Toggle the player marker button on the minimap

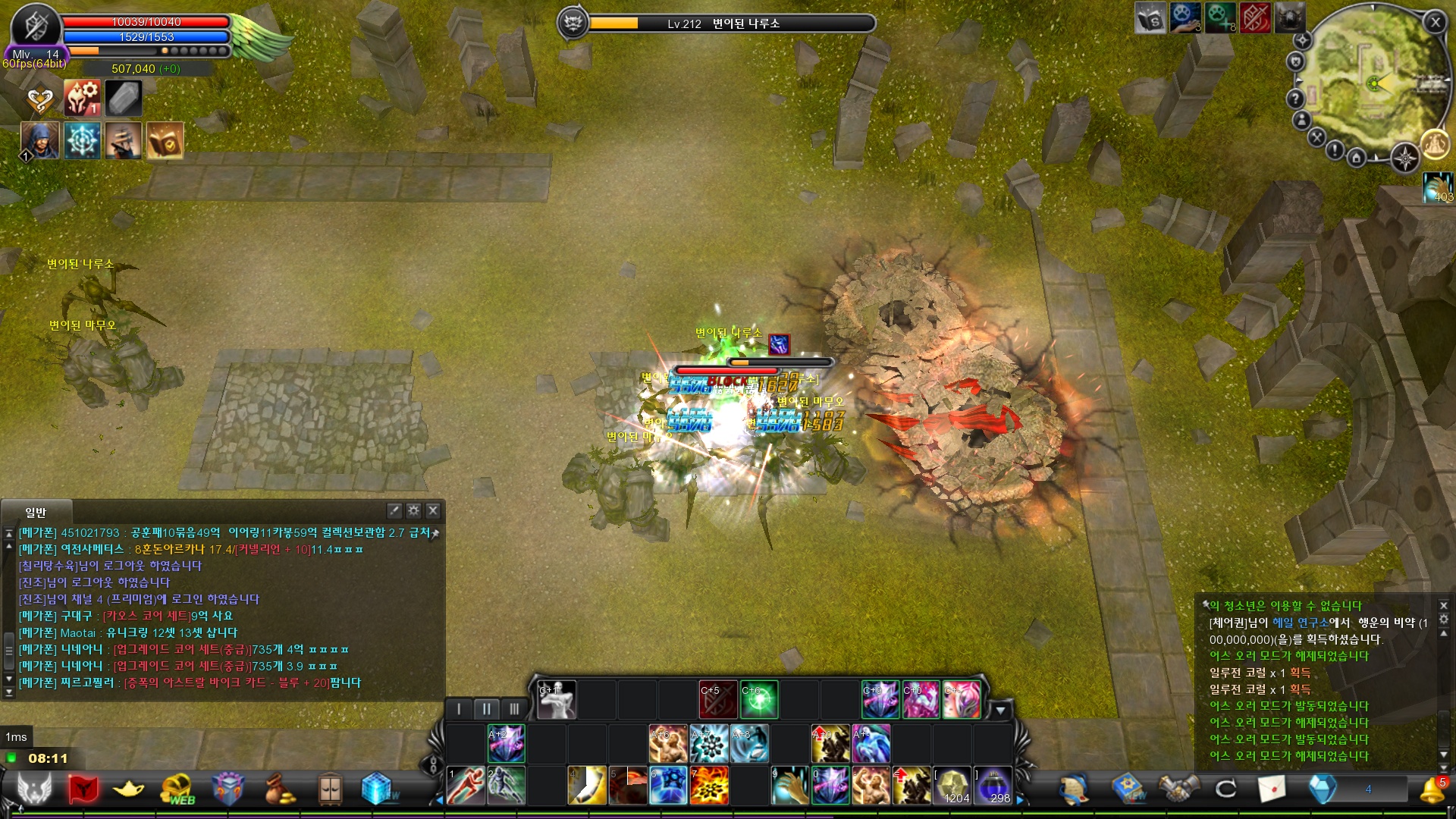(x=1301, y=121)
